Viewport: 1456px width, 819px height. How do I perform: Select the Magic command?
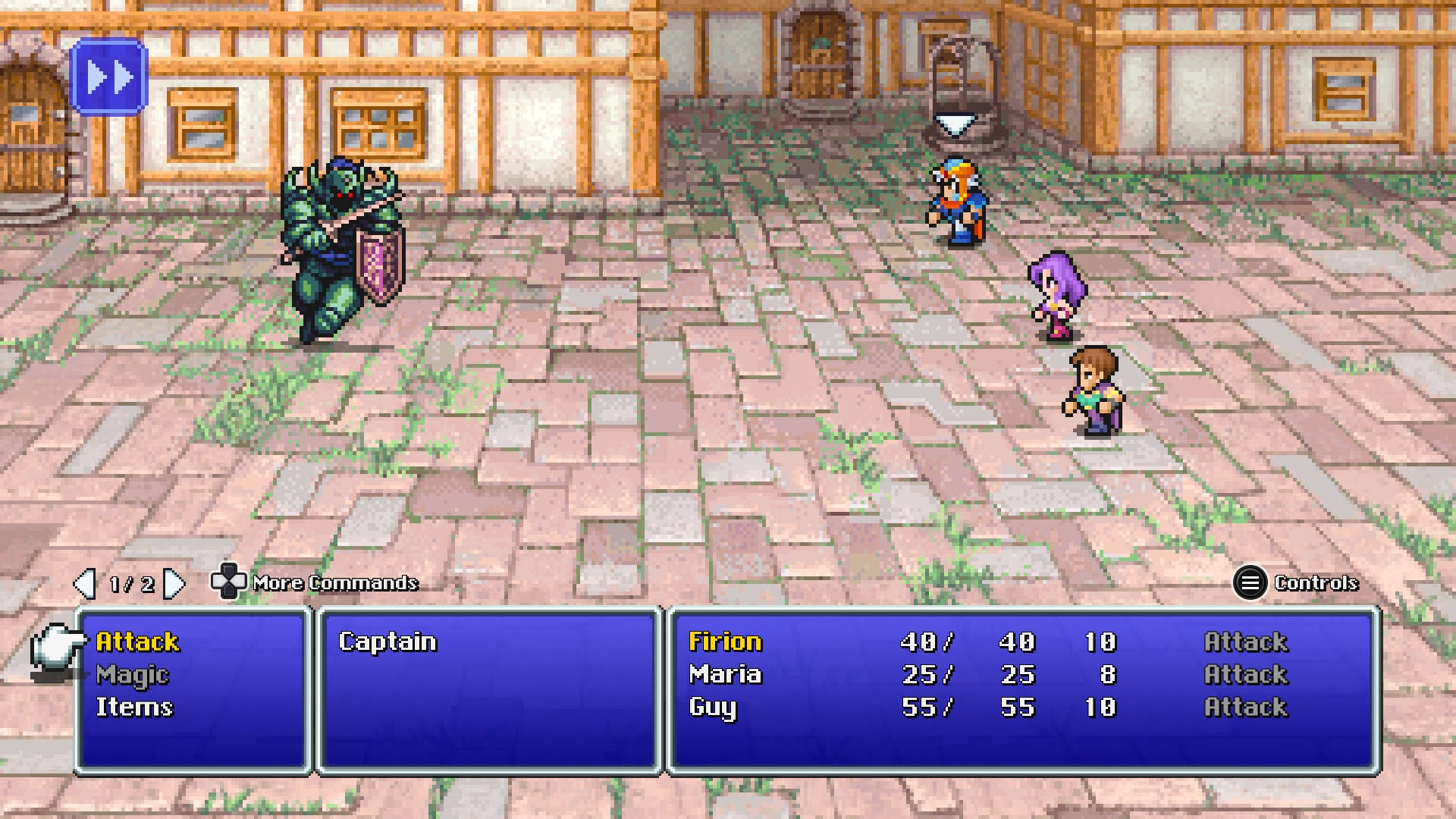pos(133,674)
